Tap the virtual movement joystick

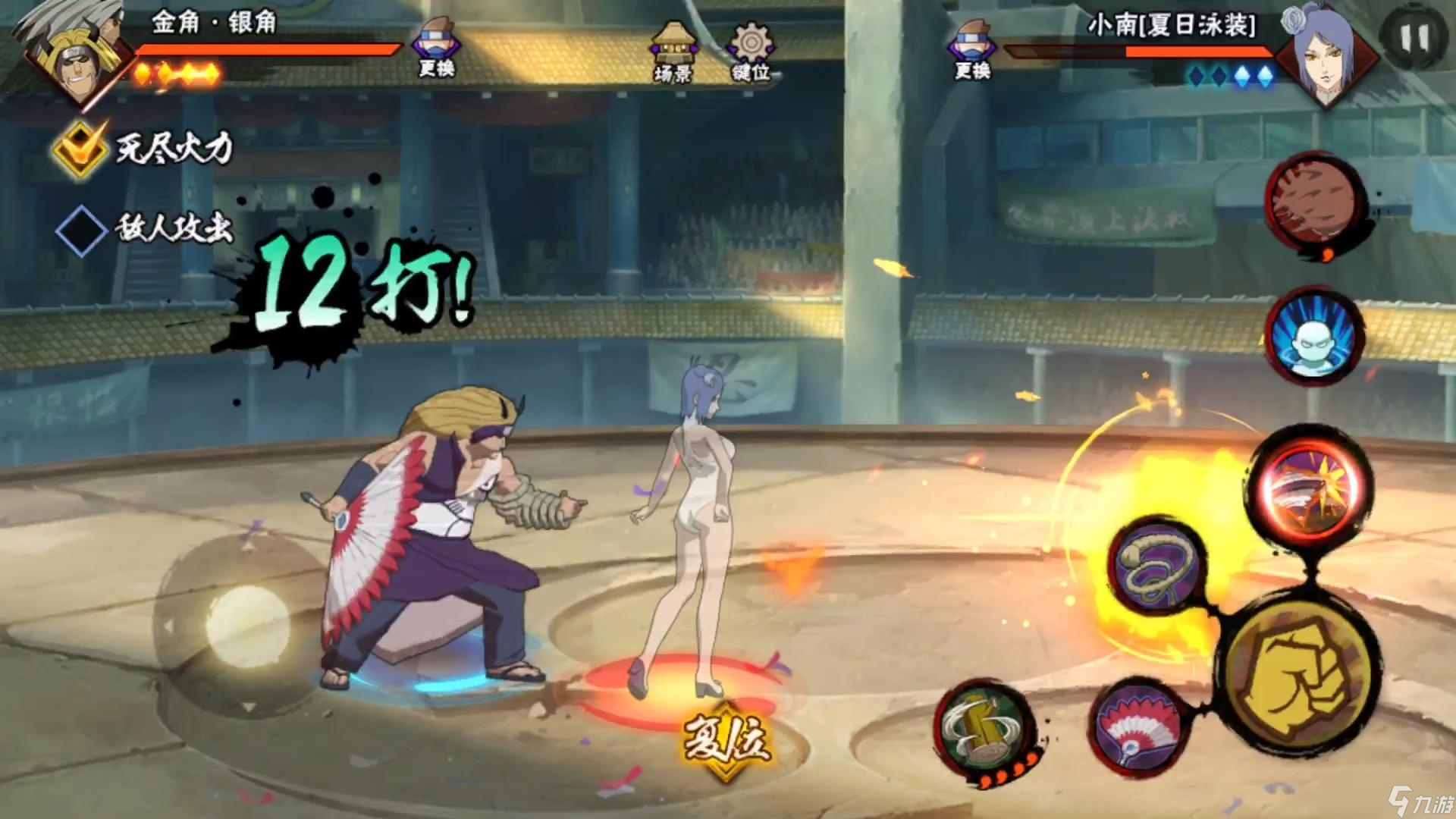tap(246, 626)
